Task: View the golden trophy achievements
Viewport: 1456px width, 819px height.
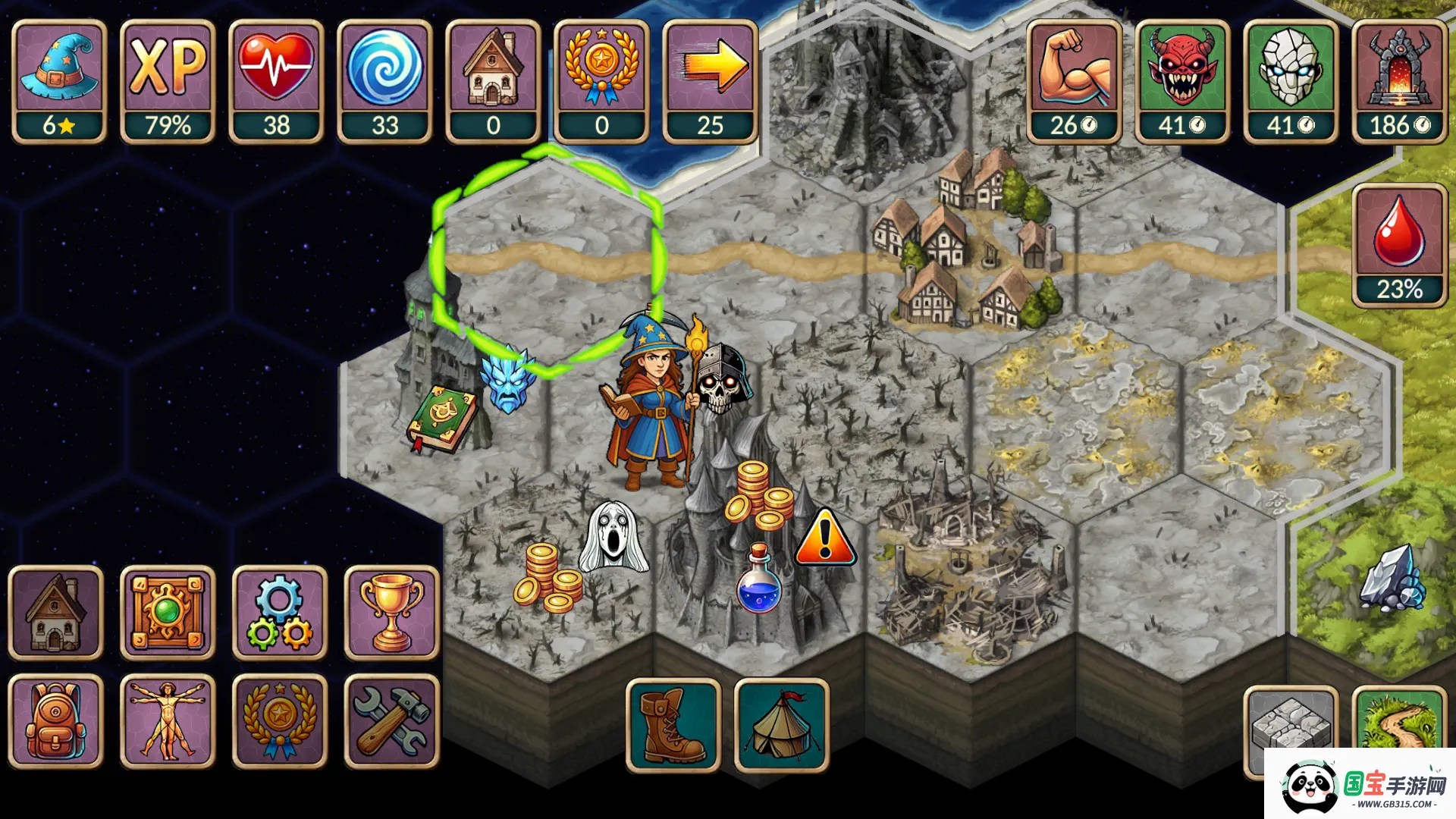Action: pyautogui.click(x=392, y=613)
